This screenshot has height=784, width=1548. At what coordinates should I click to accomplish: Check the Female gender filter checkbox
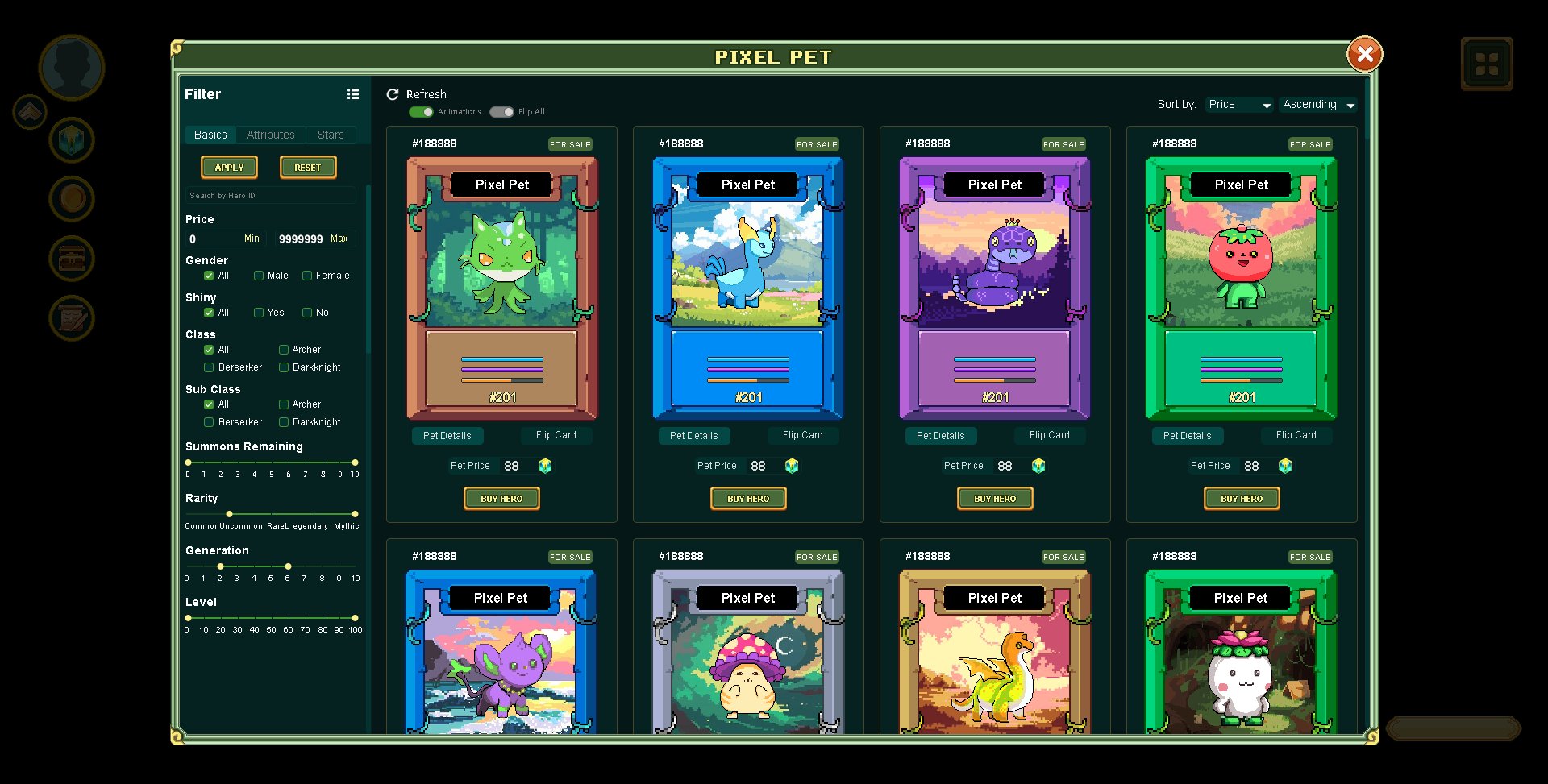click(306, 276)
